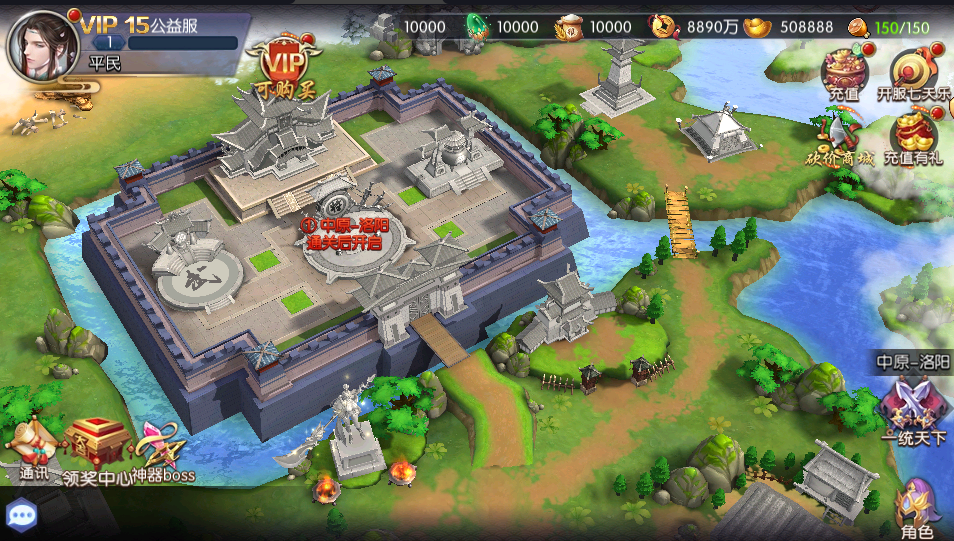Open the player avatar portrait

[x=43, y=45]
